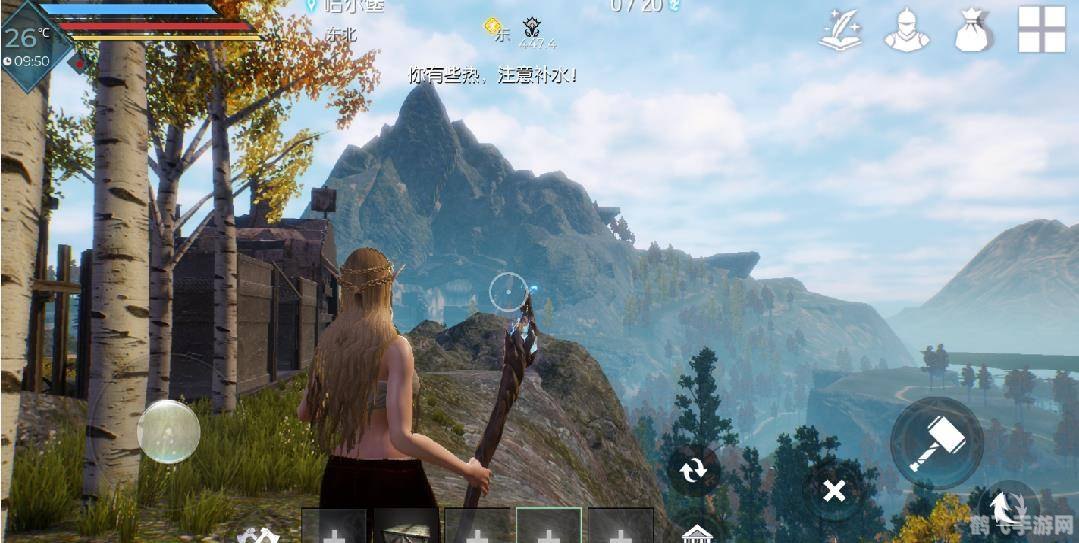Open the four-square grid menu

(1041, 29)
